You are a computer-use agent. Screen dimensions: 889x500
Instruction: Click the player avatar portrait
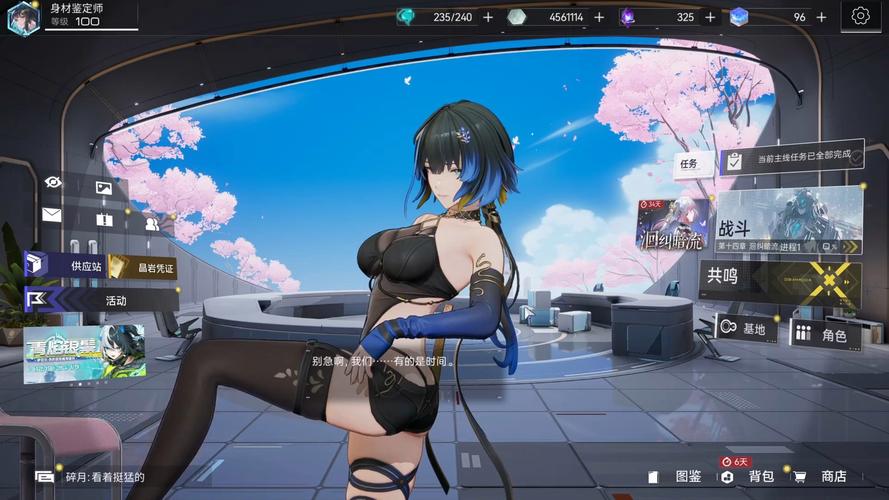pyautogui.click(x=23, y=17)
